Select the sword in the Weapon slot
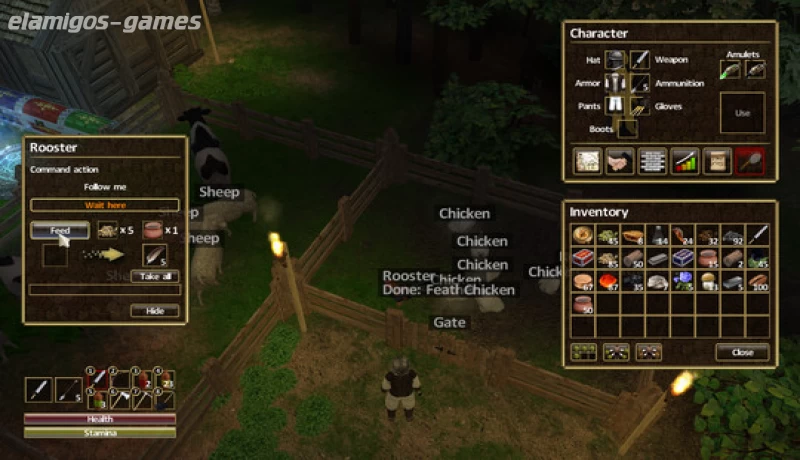 click(641, 60)
